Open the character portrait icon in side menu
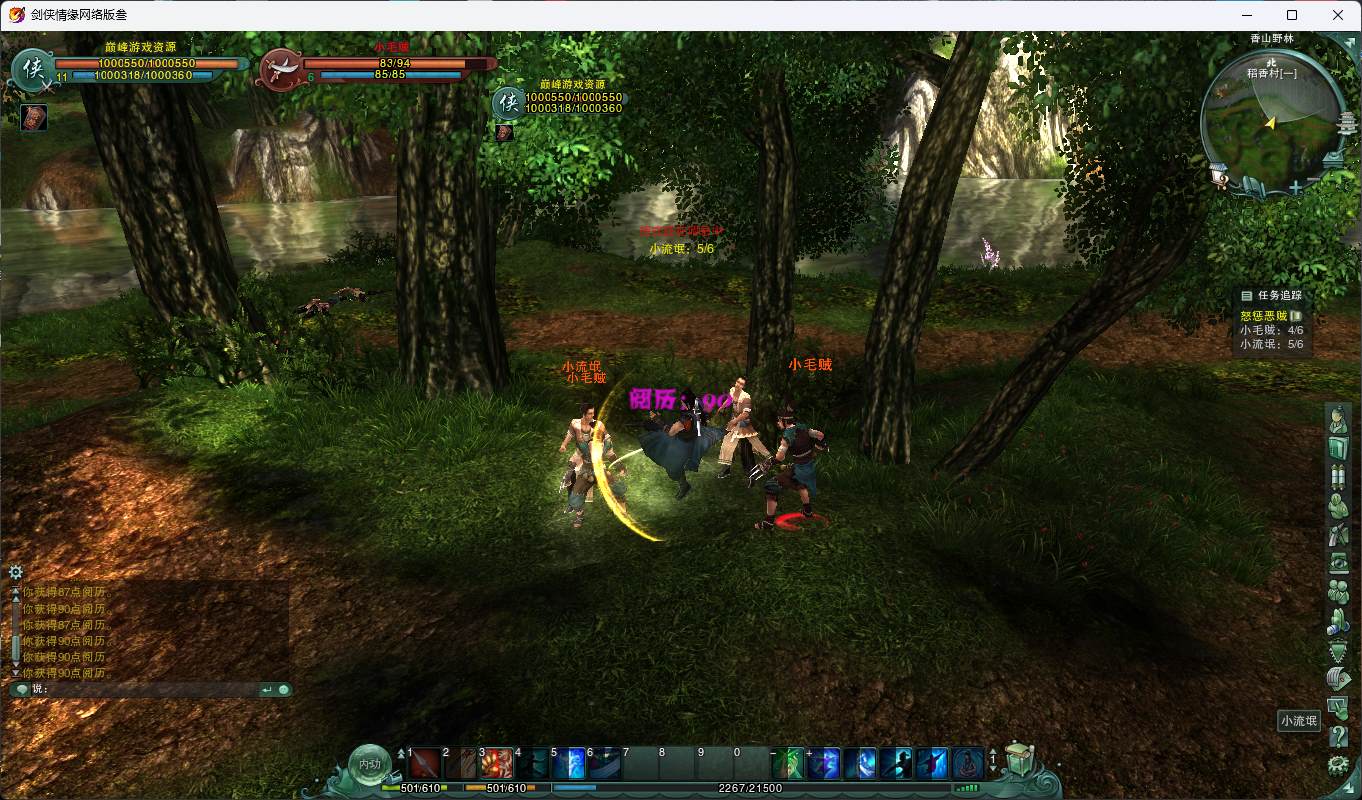The width and height of the screenshot is (1362, 800). [1338, 421]
